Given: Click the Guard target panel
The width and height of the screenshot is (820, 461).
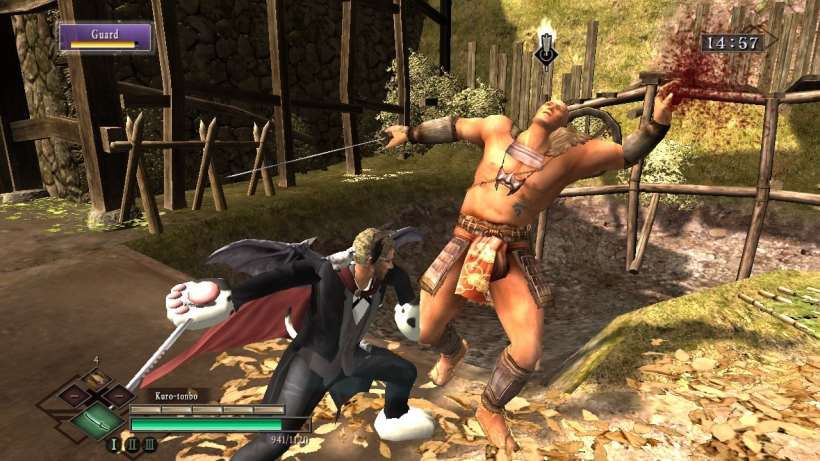Looking at the screenshot, I should [105, 37].
